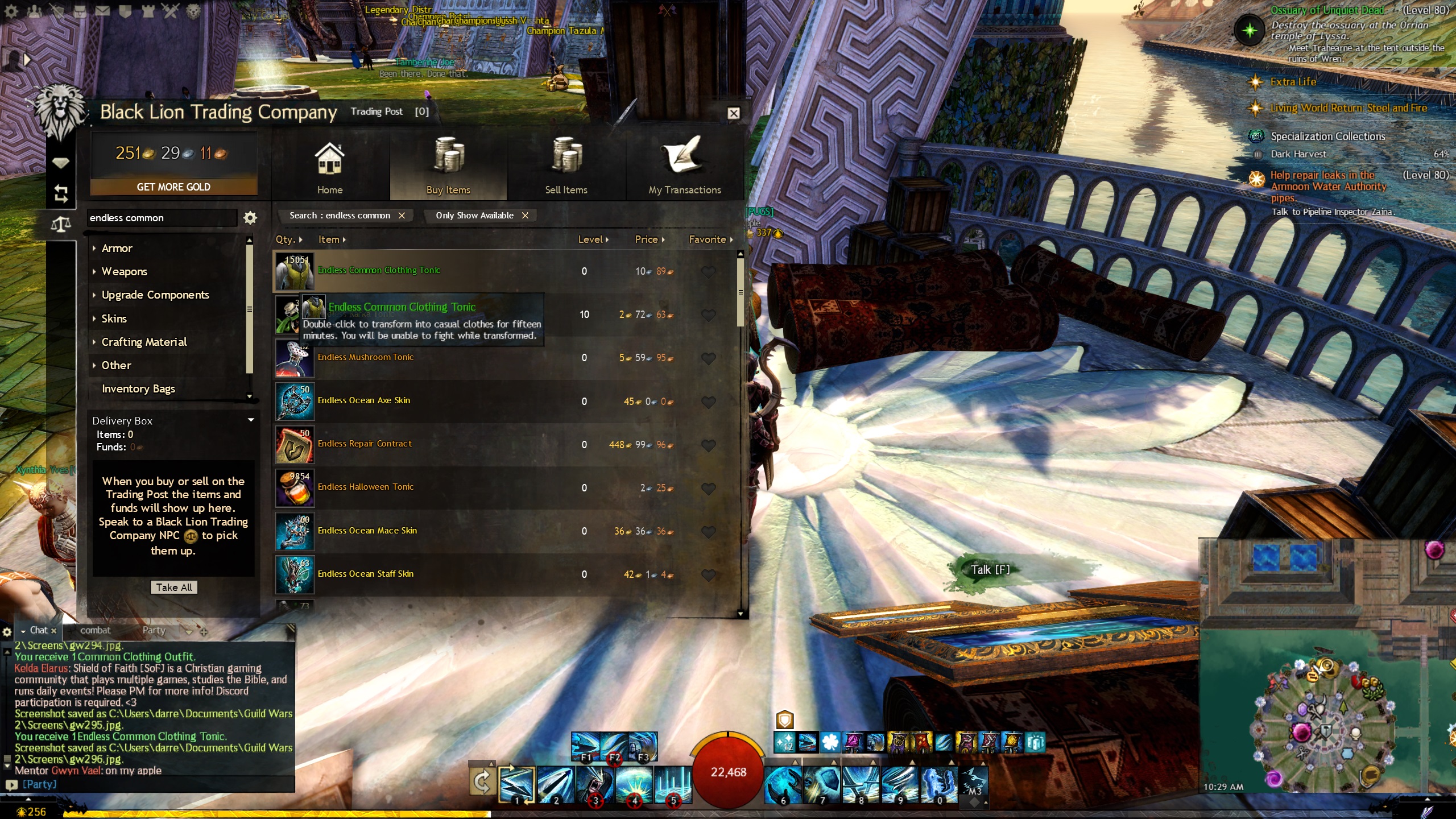The image size is (1456, 819).
Task: Close the Black Lion Trading Company window
Action: (734, 113)
